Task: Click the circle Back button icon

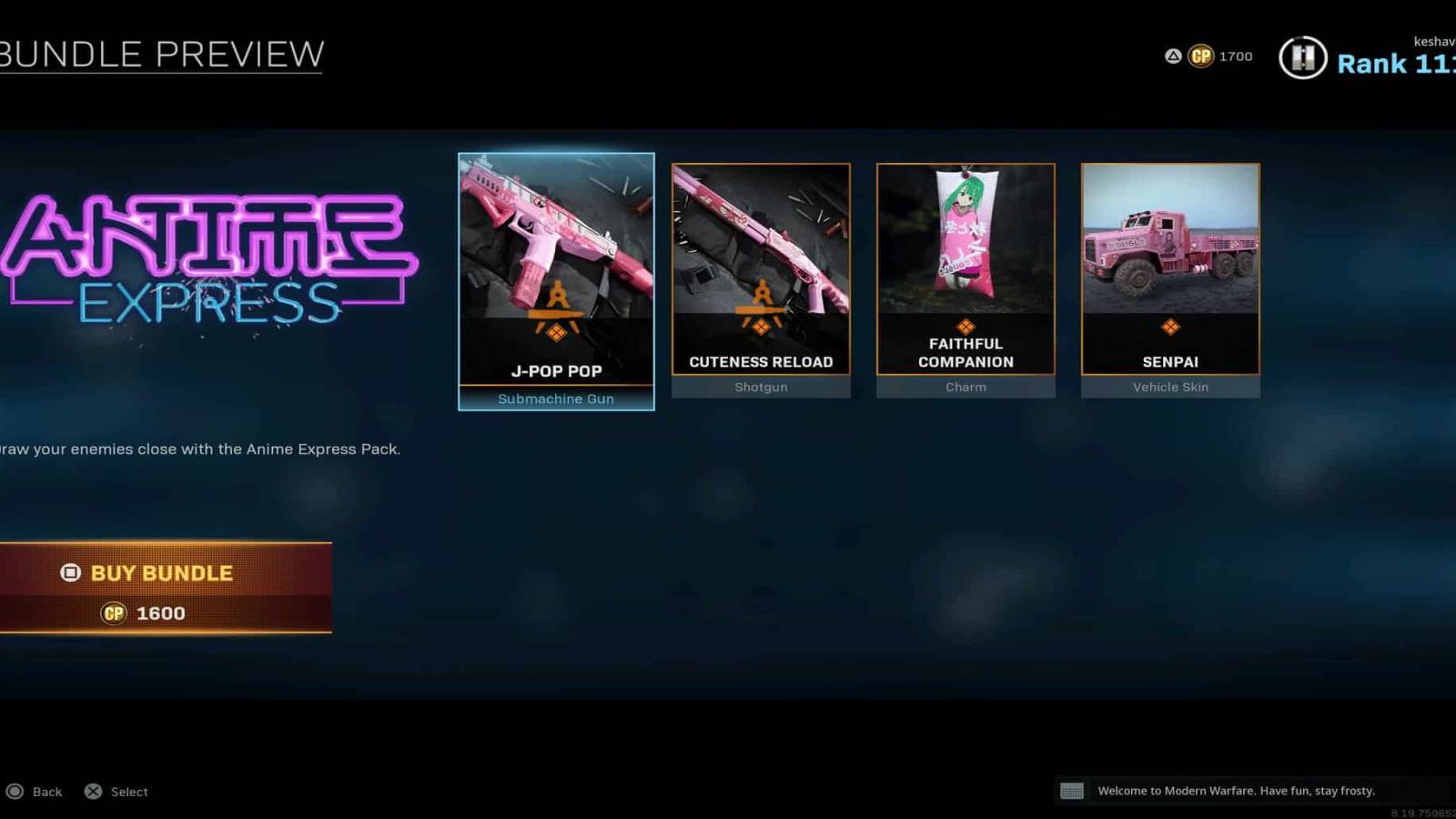Action: (x=16, y=791)
